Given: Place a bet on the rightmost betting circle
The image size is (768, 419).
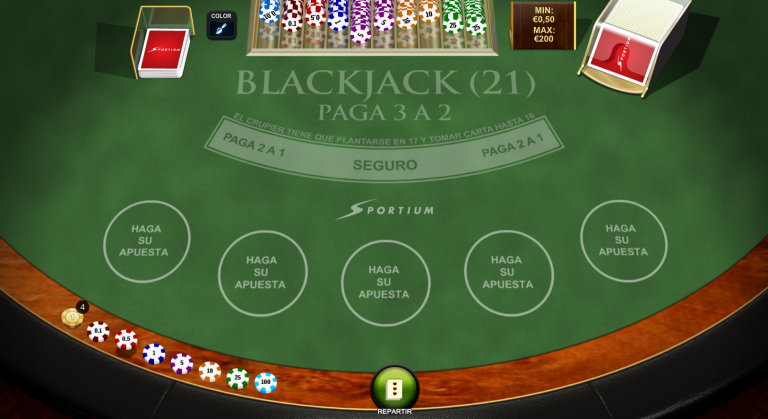Looking at the screenshot, I should 623,240.
